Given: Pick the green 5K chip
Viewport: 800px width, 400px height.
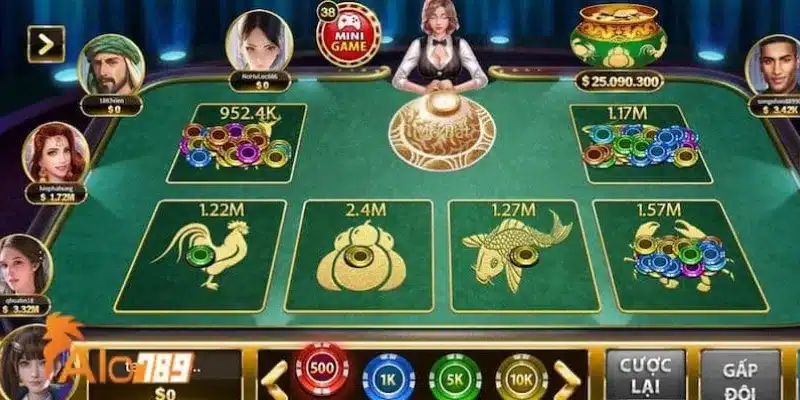Looking at the screenshot, I should tap(455, 377).
